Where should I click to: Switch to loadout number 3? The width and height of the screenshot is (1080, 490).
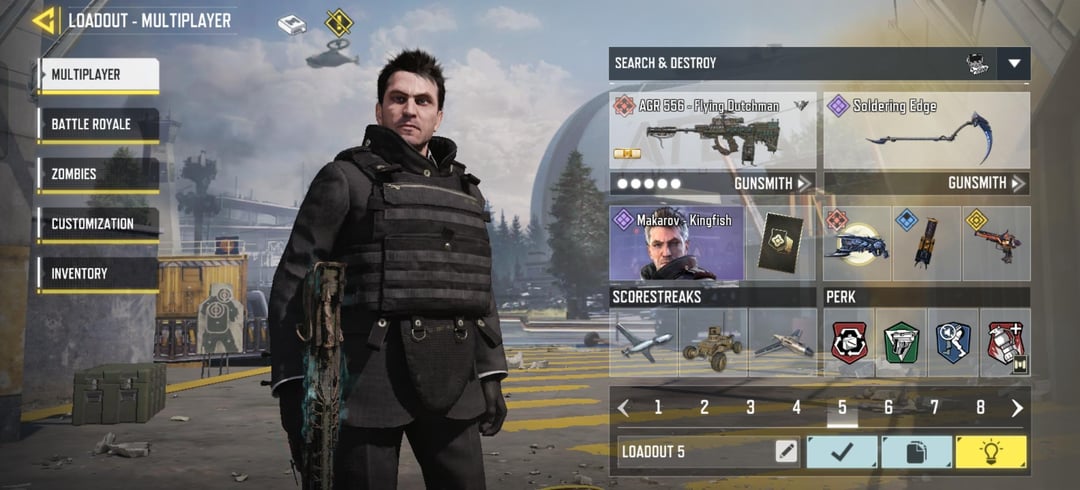[750, 407]
